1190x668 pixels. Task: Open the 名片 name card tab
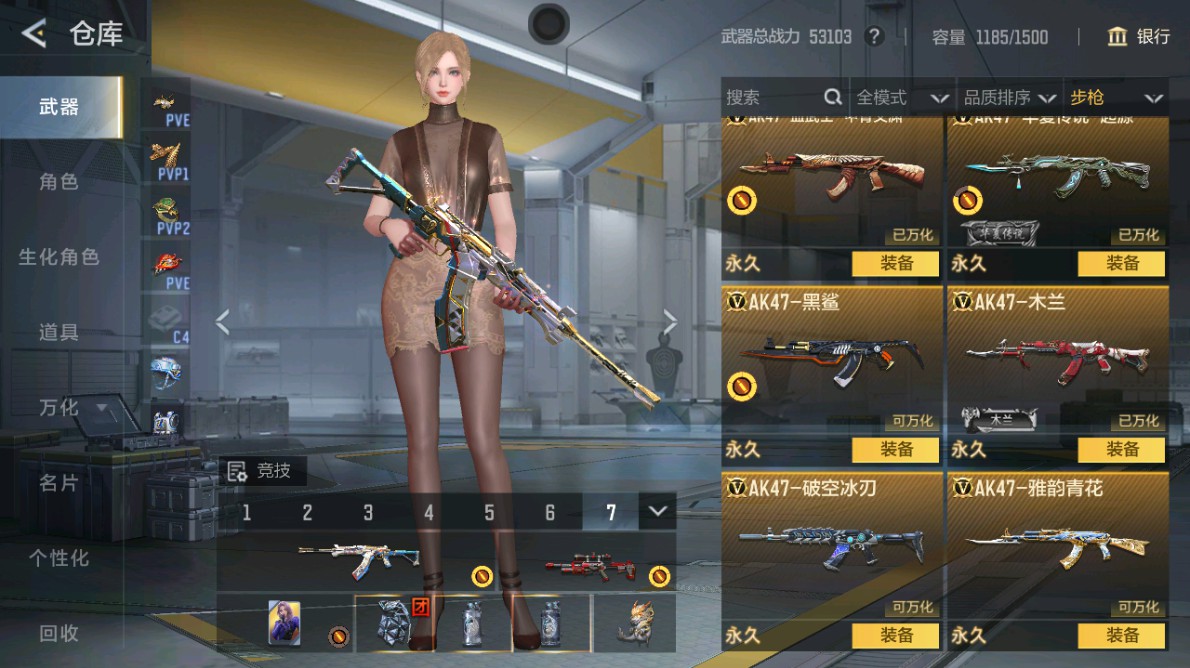59,483
